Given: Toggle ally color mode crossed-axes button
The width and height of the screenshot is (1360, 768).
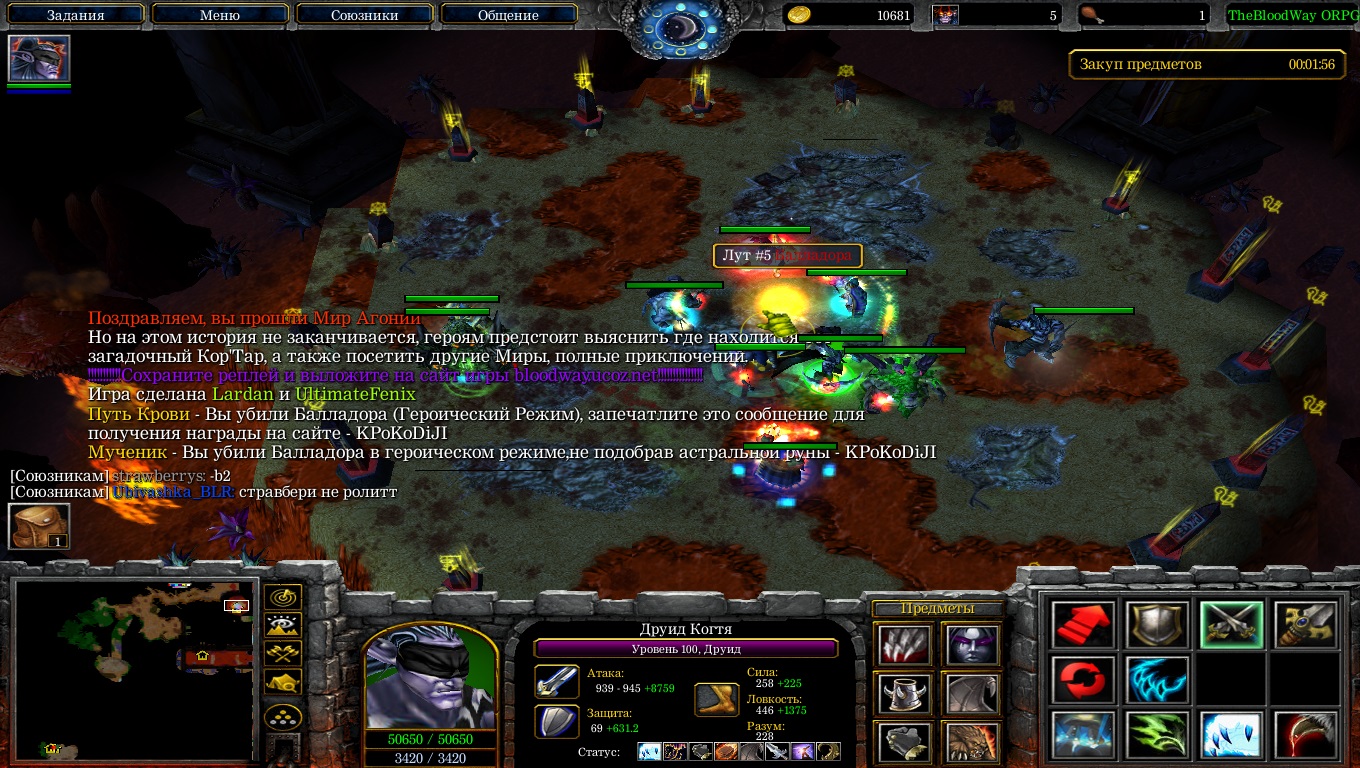Looking at the screenshot, I should point(283,655).
